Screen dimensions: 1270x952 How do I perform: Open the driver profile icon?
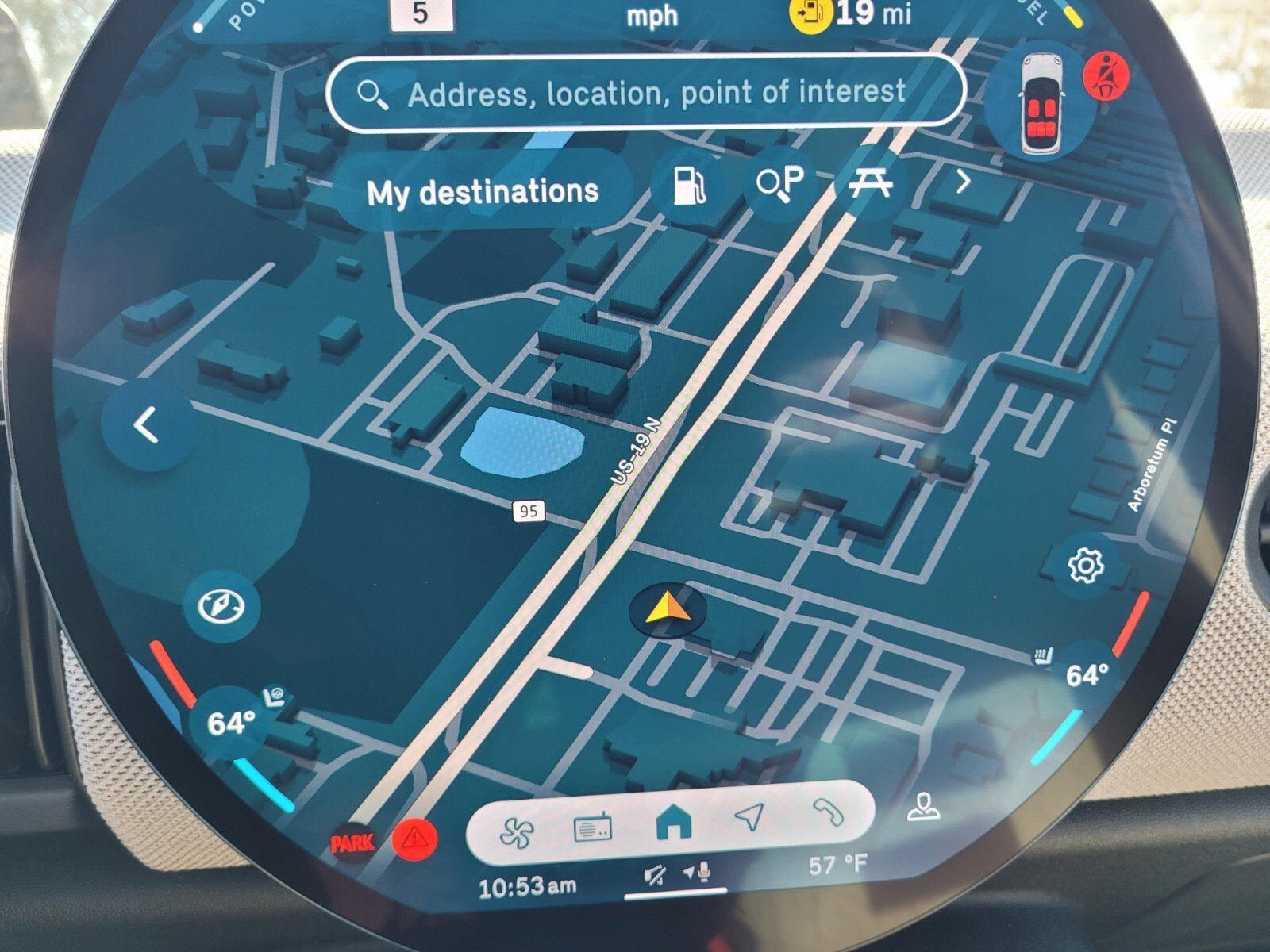[923, 808]
